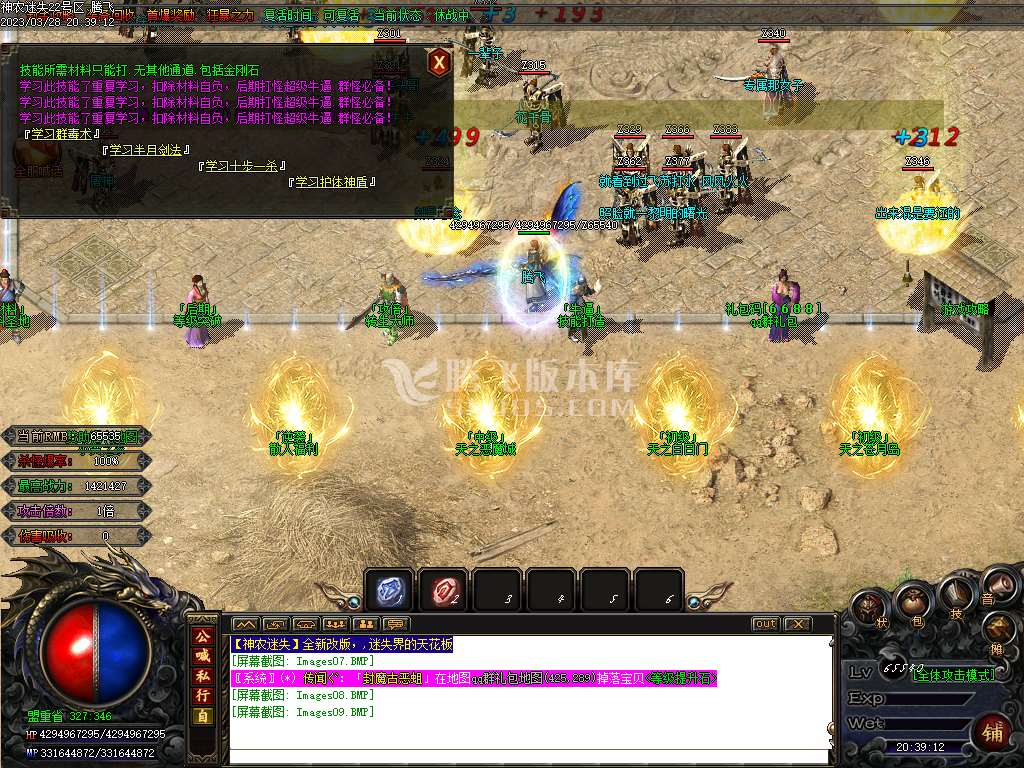Use the red stone in hotbar slot 2
This screenshot has height=768, width=1024.
[443, 591]
